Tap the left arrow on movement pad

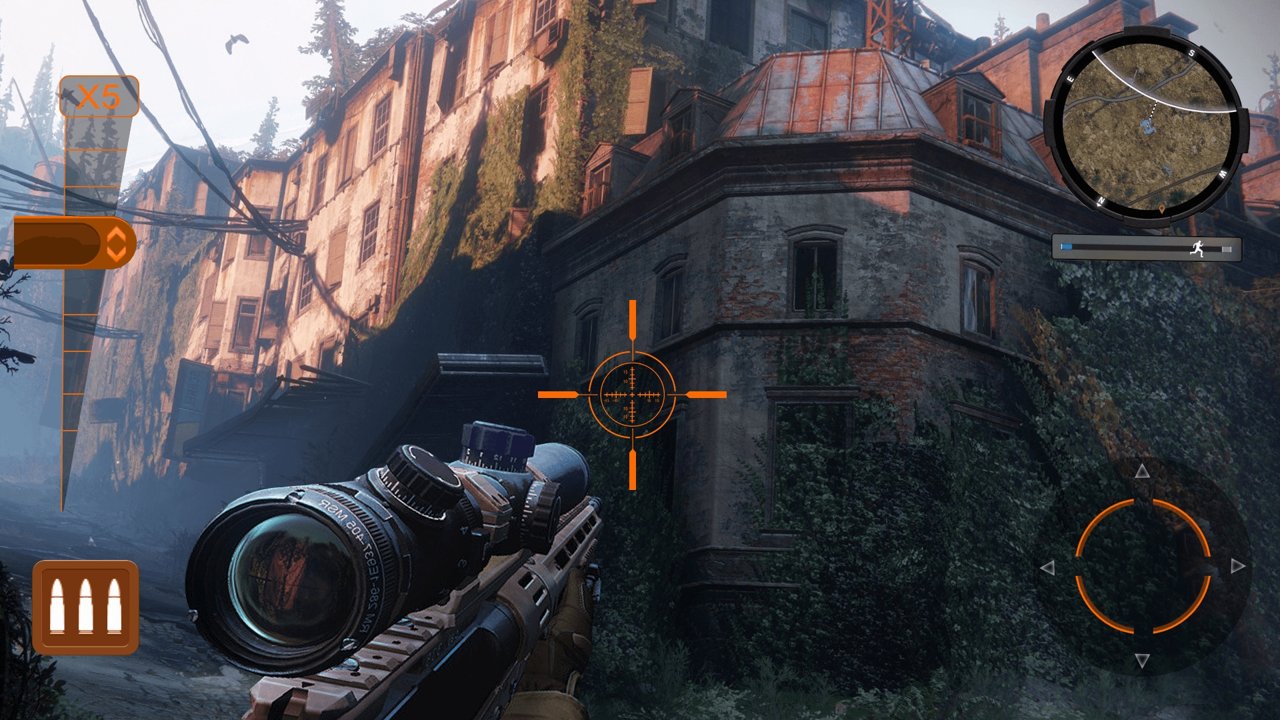pyautogui.click(x=1047, y=567)
